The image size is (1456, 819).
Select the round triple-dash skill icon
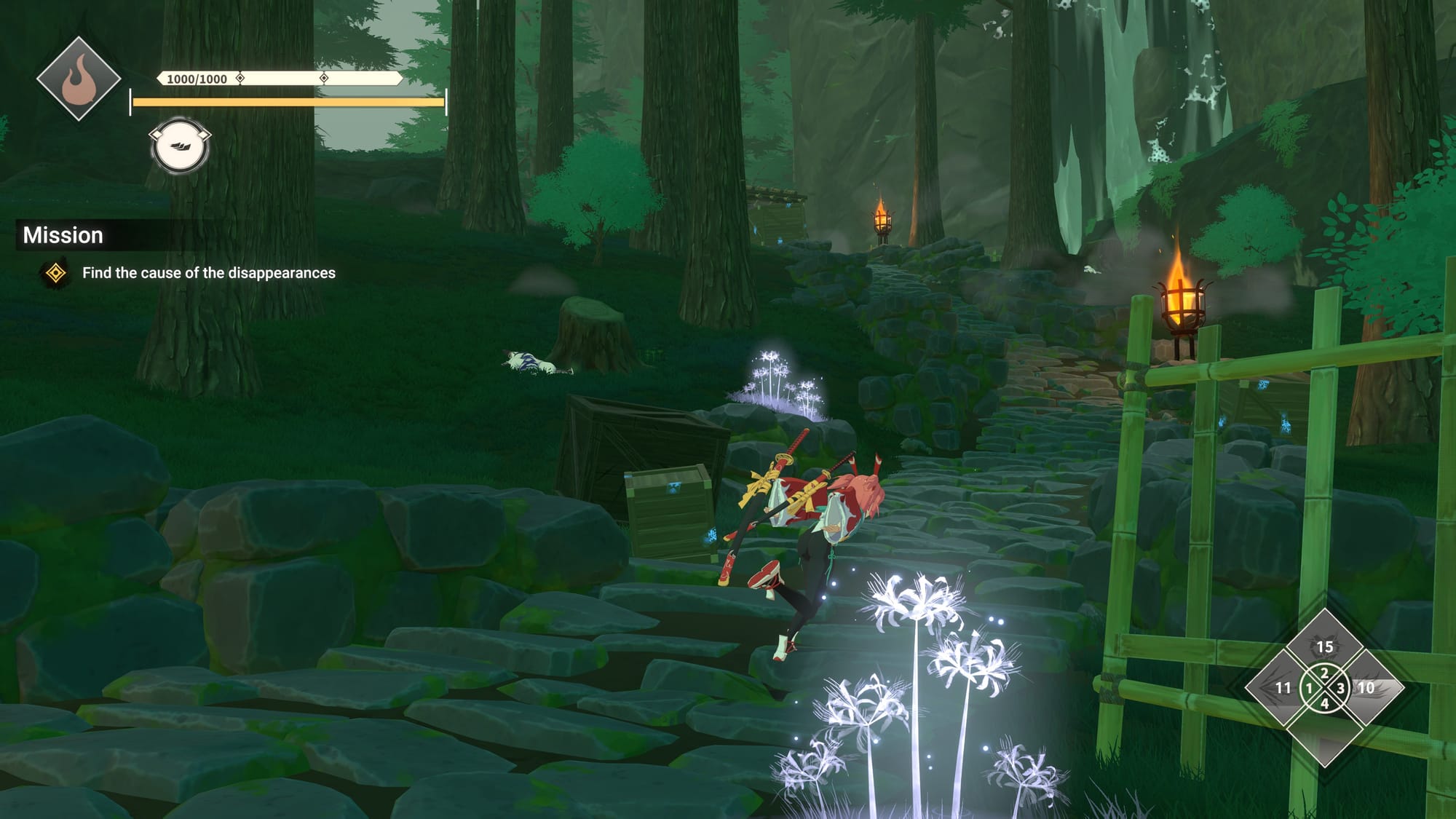(x=180, y=146)
